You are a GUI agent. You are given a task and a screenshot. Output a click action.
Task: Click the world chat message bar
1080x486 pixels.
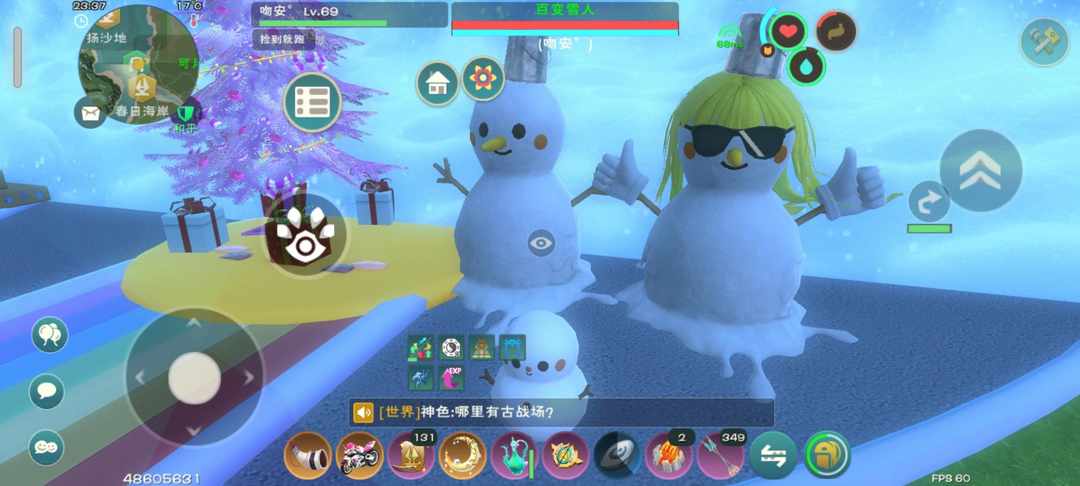561,412
